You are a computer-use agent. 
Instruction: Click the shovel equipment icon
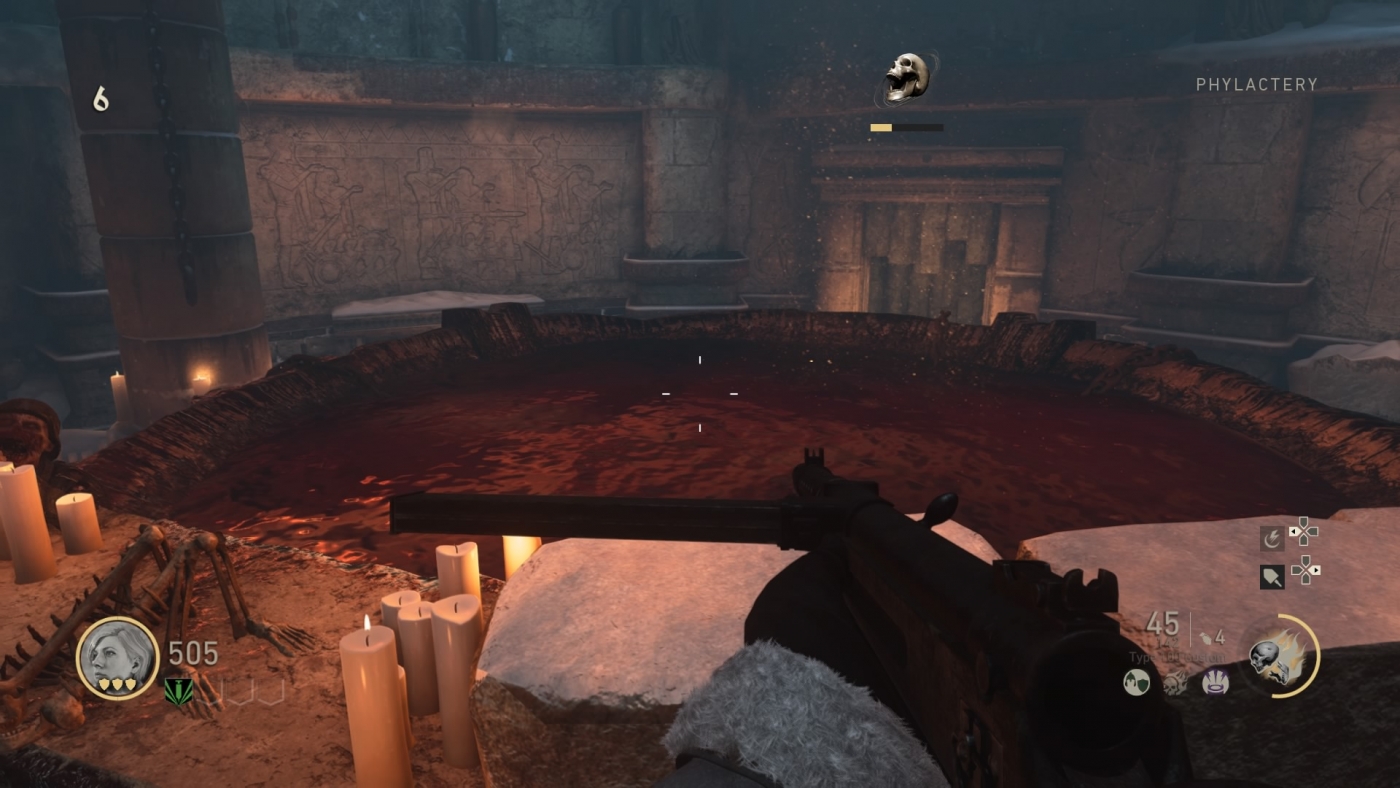tap(1273, 576)
